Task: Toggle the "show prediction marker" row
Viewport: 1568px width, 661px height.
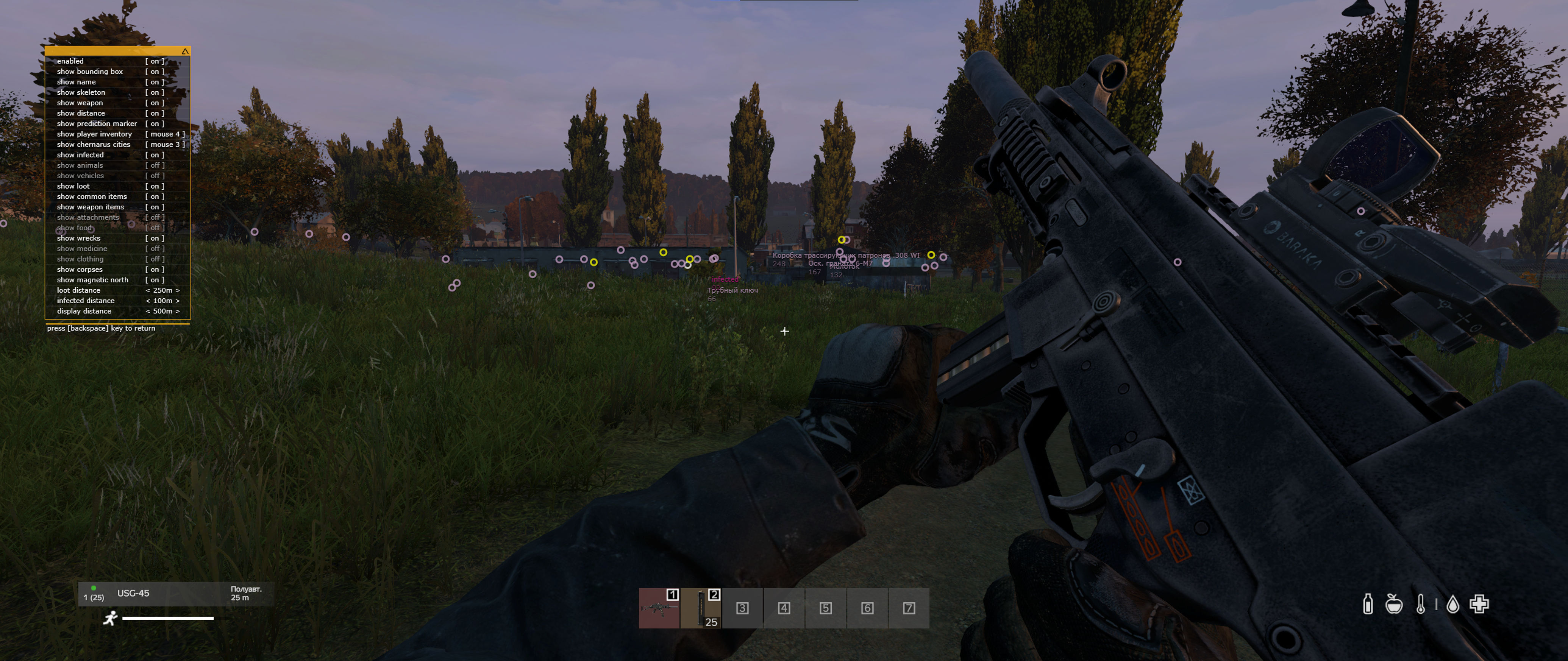Action: pos(155,123)
